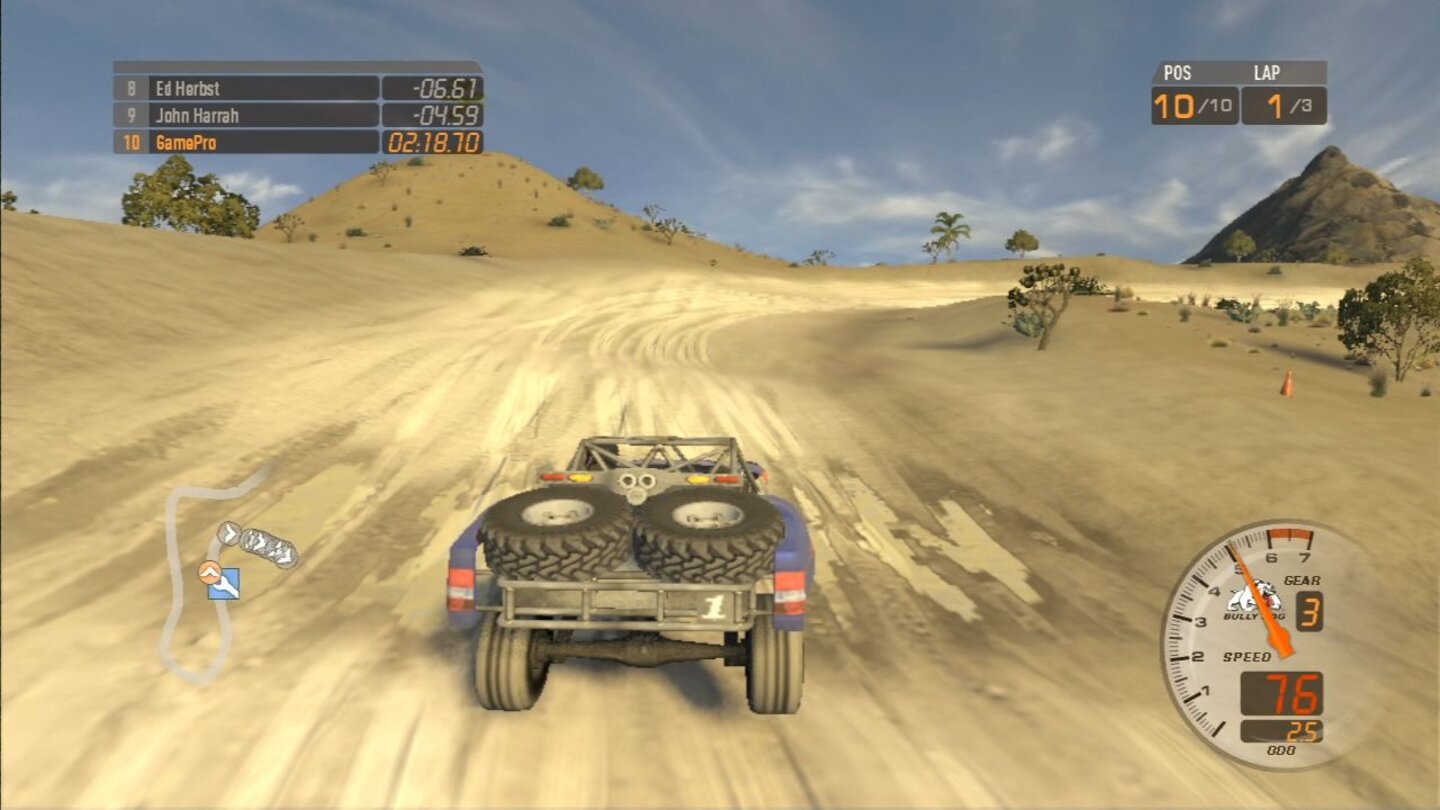Select the POS header tab
The image size is (1440, 810).
[1176, 72]
